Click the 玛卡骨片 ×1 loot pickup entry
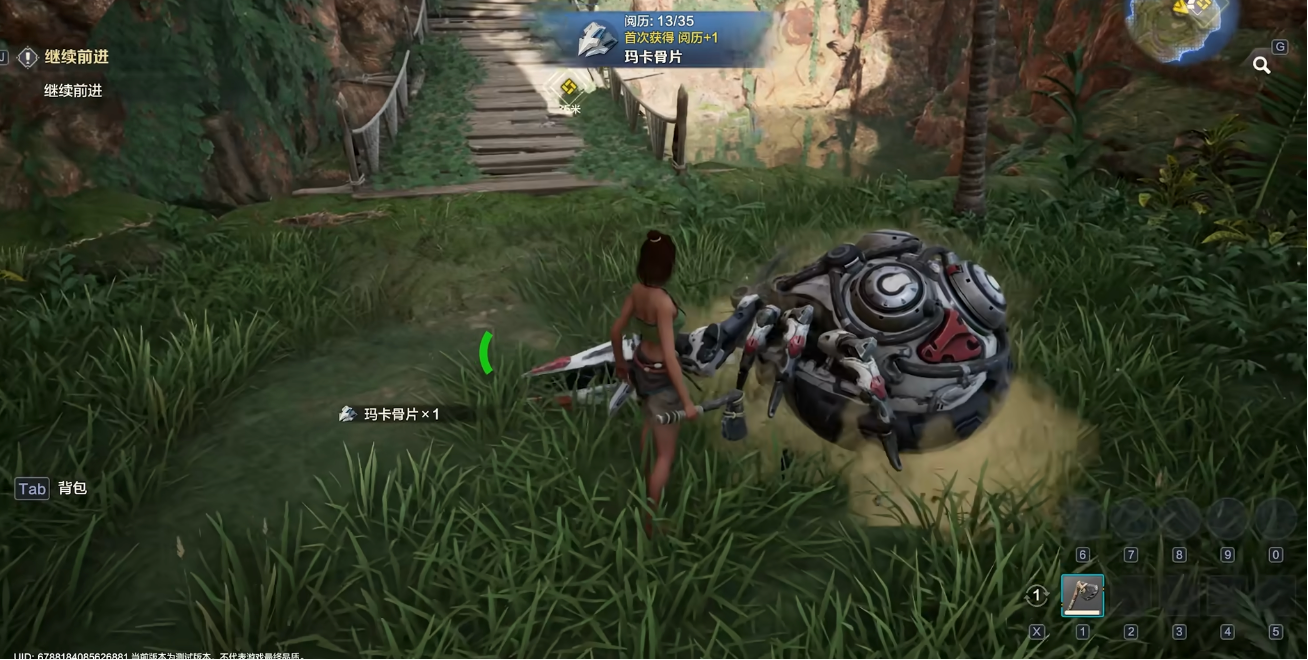Image resolution: width=1308 pixels, height=660 pixels. 391,414
